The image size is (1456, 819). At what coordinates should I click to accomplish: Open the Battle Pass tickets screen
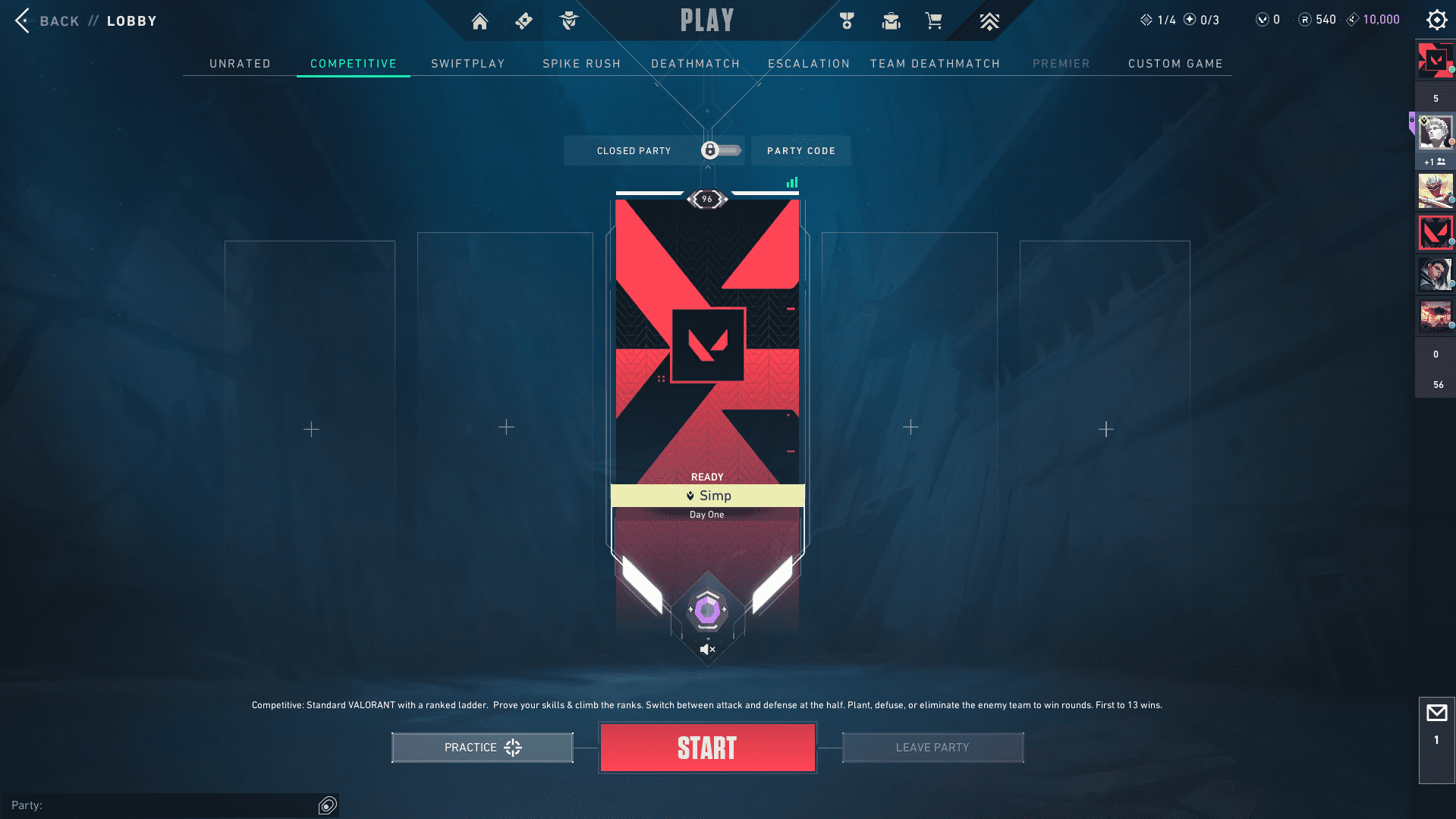524,20
